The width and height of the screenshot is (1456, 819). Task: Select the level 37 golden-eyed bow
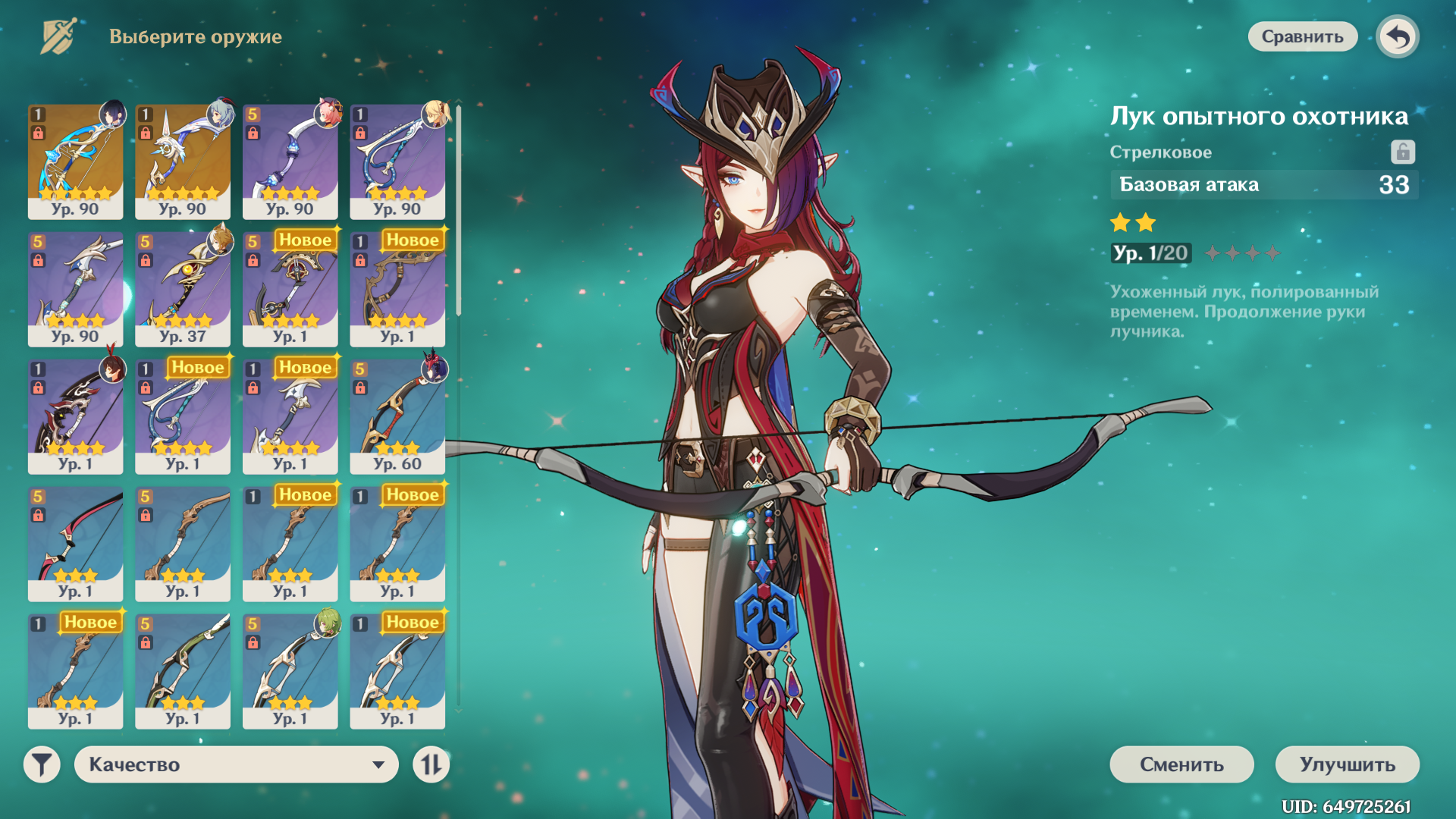point(182,289)
